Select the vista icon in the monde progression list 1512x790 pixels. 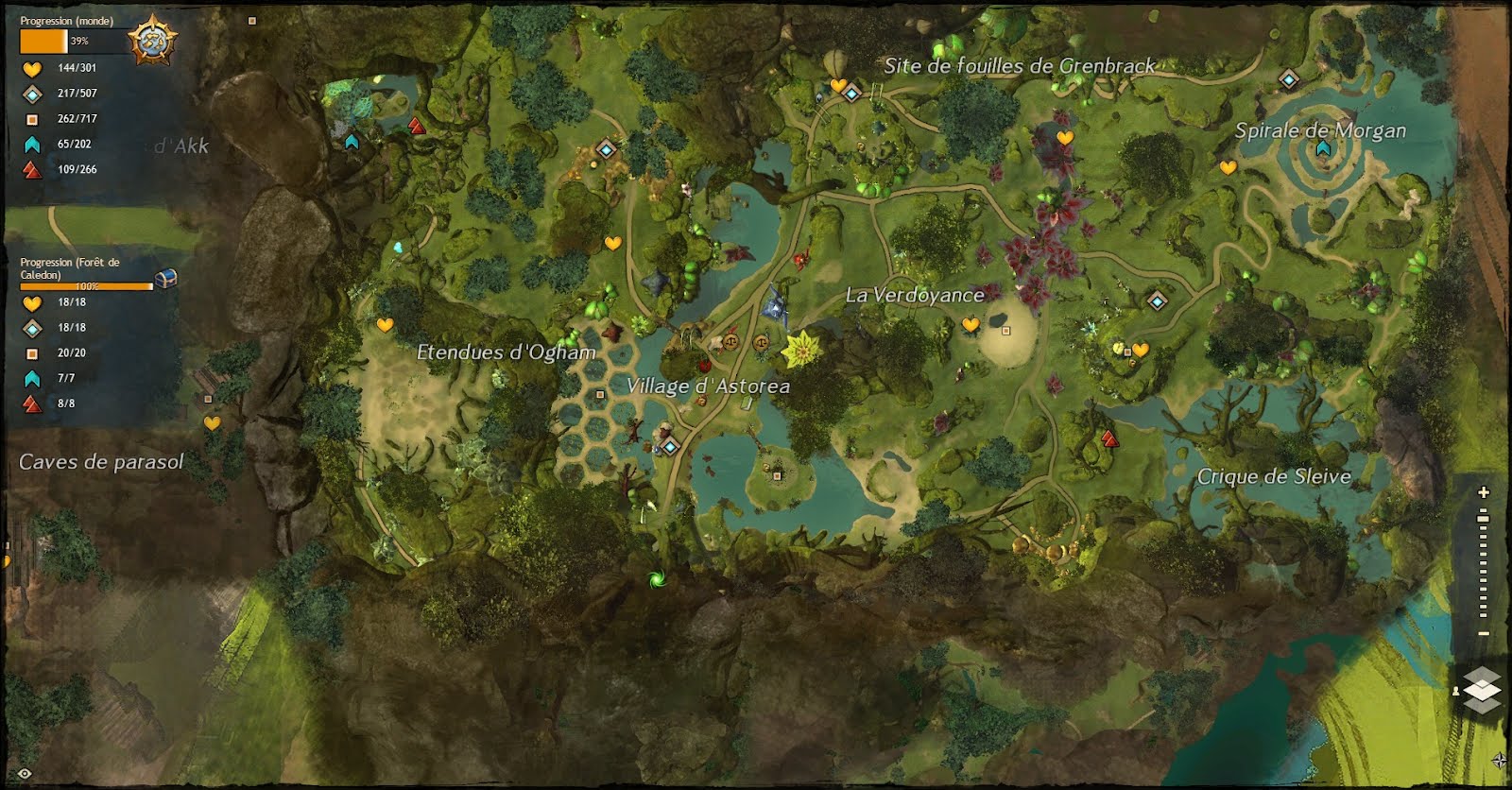click(31, 143)
